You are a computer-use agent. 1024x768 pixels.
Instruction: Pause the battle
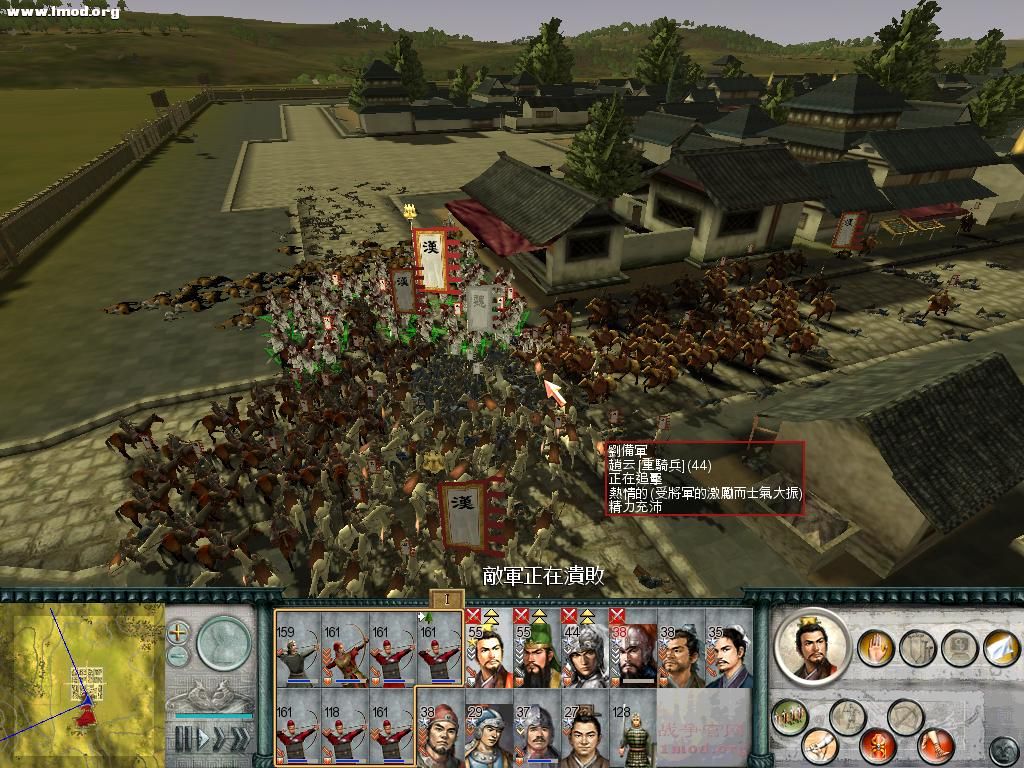(183, 739)
